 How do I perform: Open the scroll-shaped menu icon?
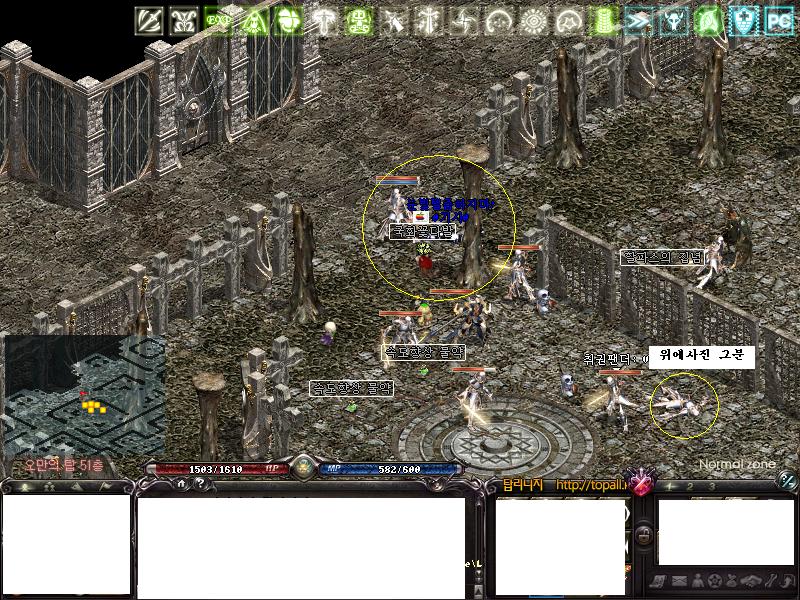click(661, 580)
